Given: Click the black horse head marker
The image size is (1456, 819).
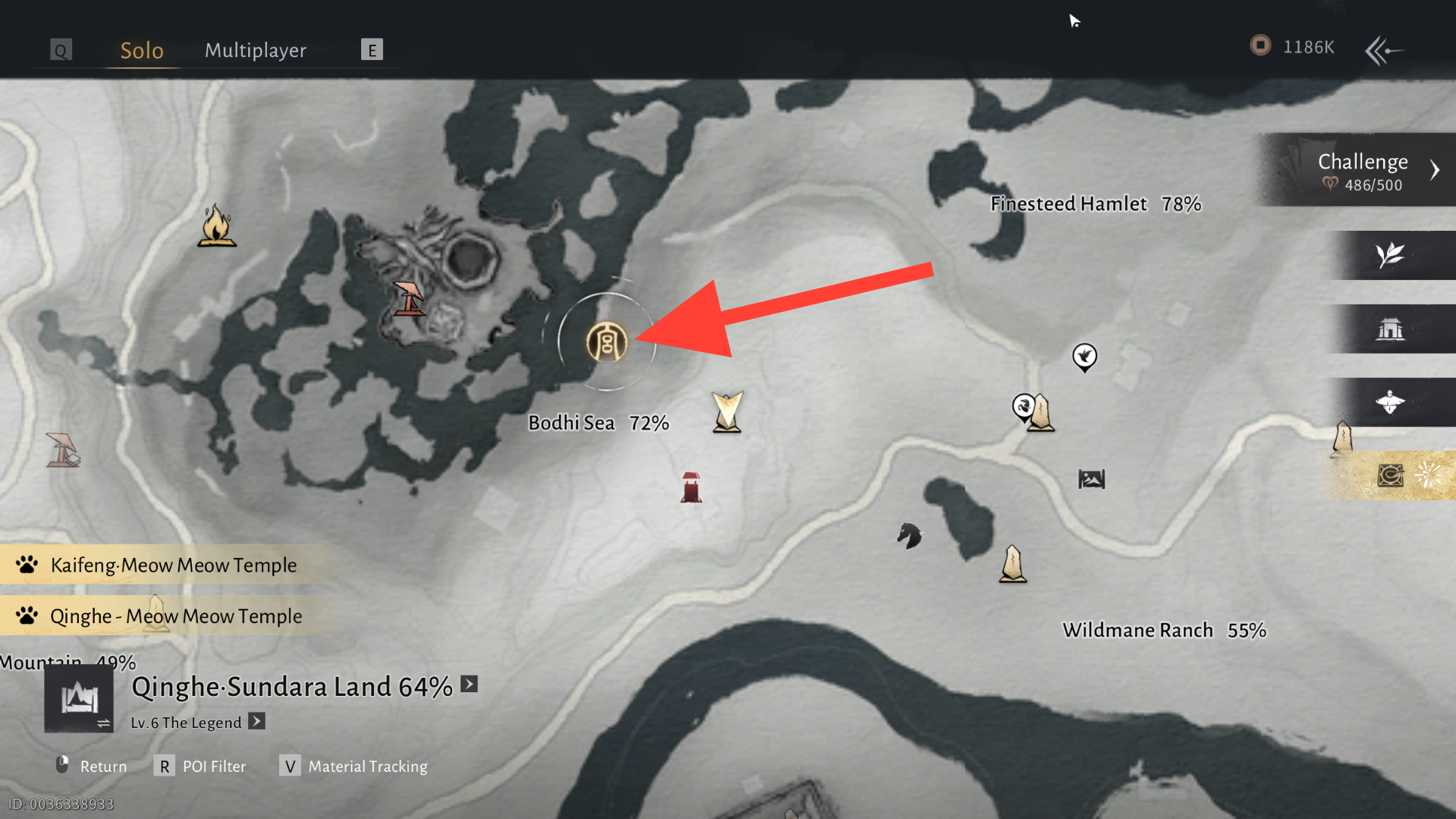Looking at the screenshot, I should [x=908, y=536].
